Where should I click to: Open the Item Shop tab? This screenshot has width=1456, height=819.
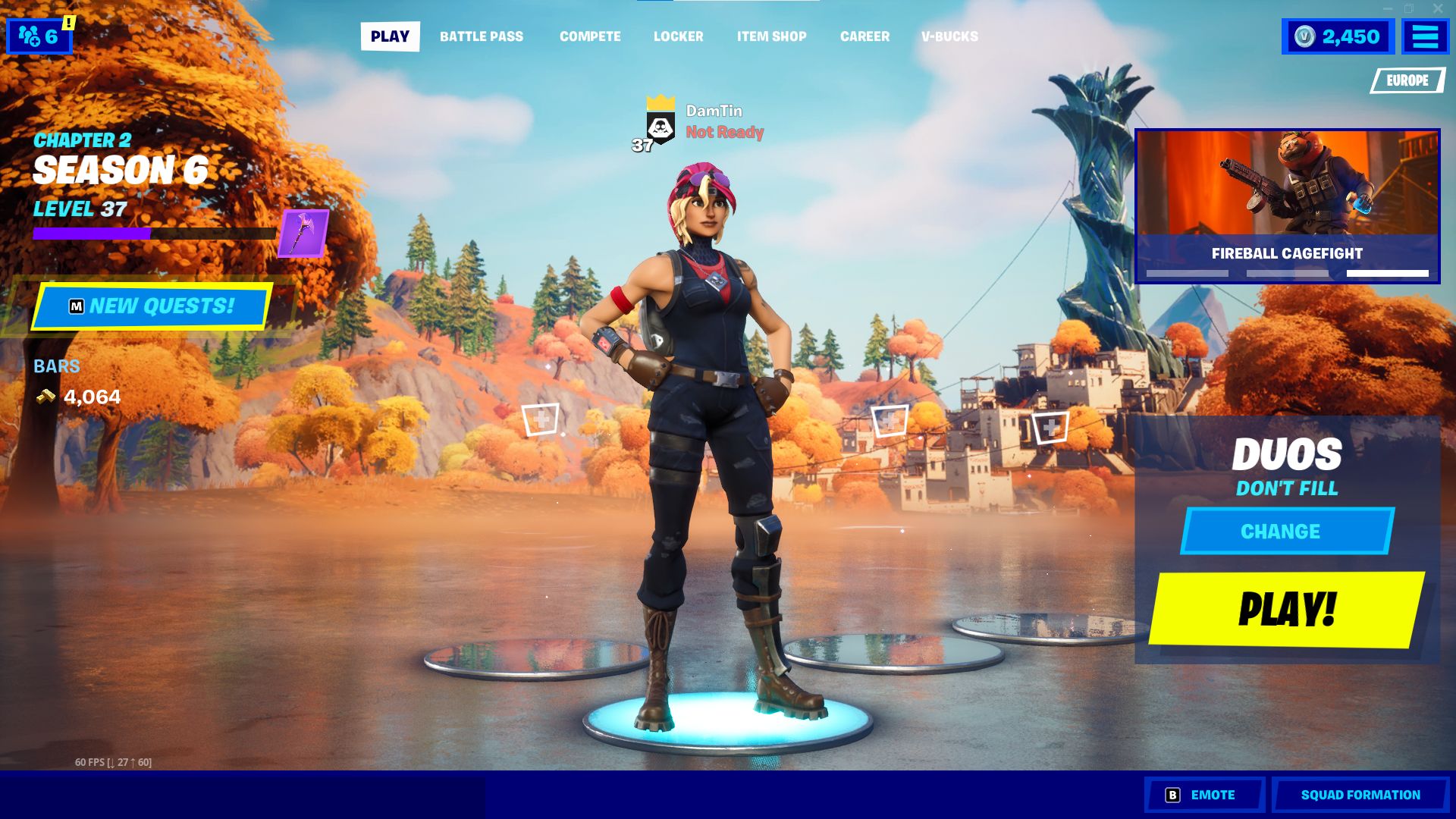click(x=772, y=36)
